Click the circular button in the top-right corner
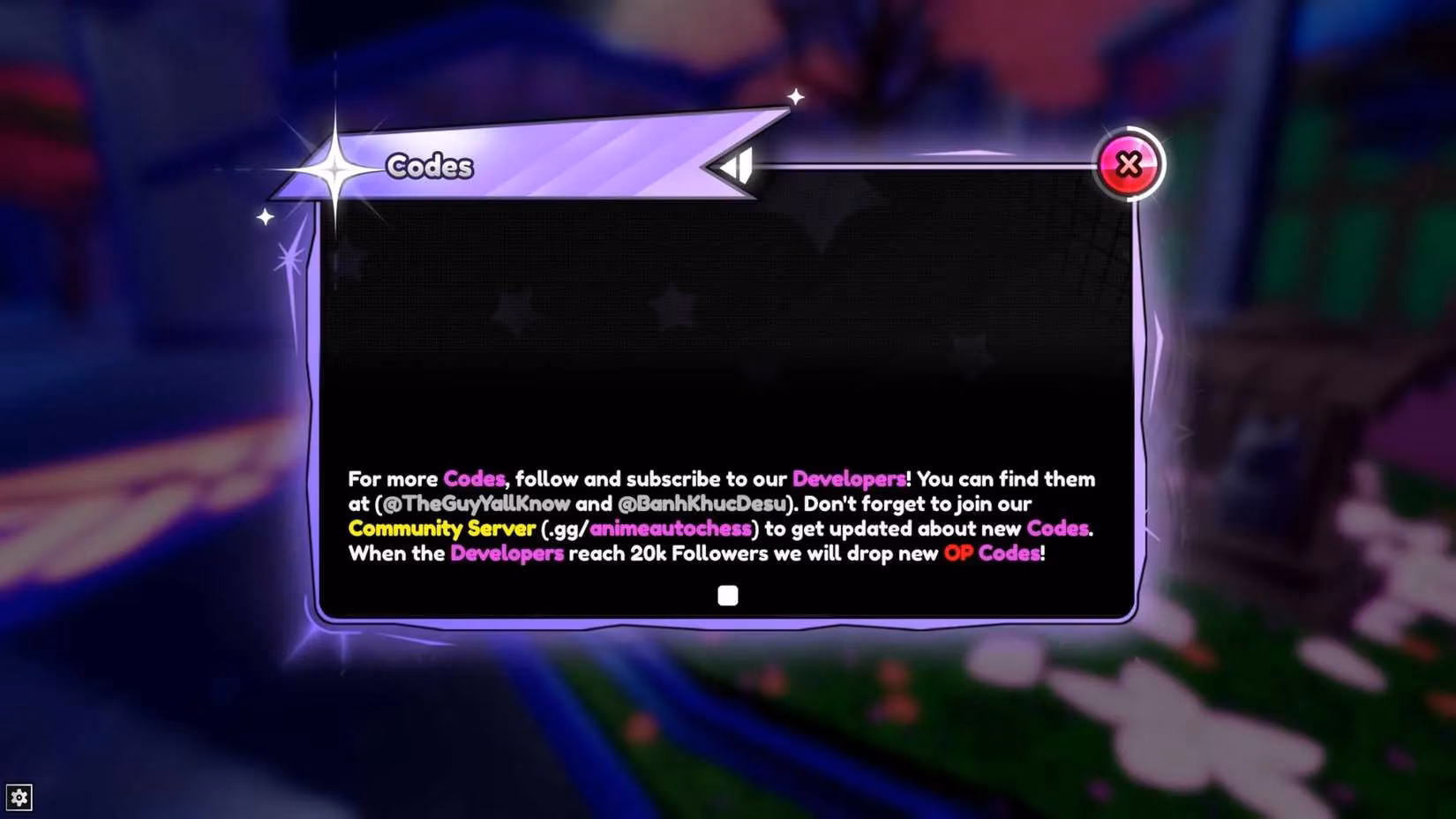Screen dimensions: 1456x819 coord(1130,164)
